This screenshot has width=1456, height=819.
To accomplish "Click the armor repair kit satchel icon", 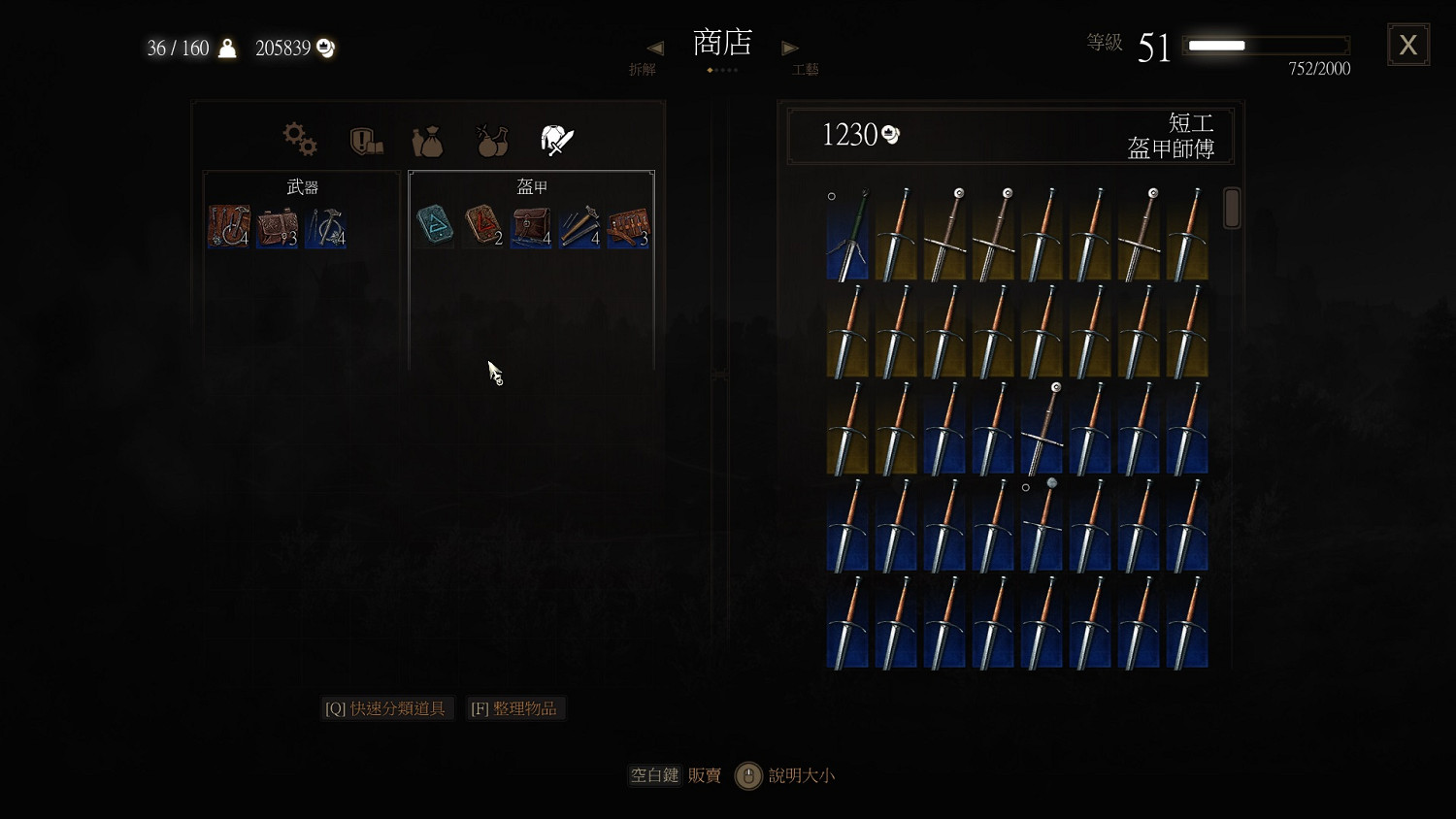I will (531, 225).
